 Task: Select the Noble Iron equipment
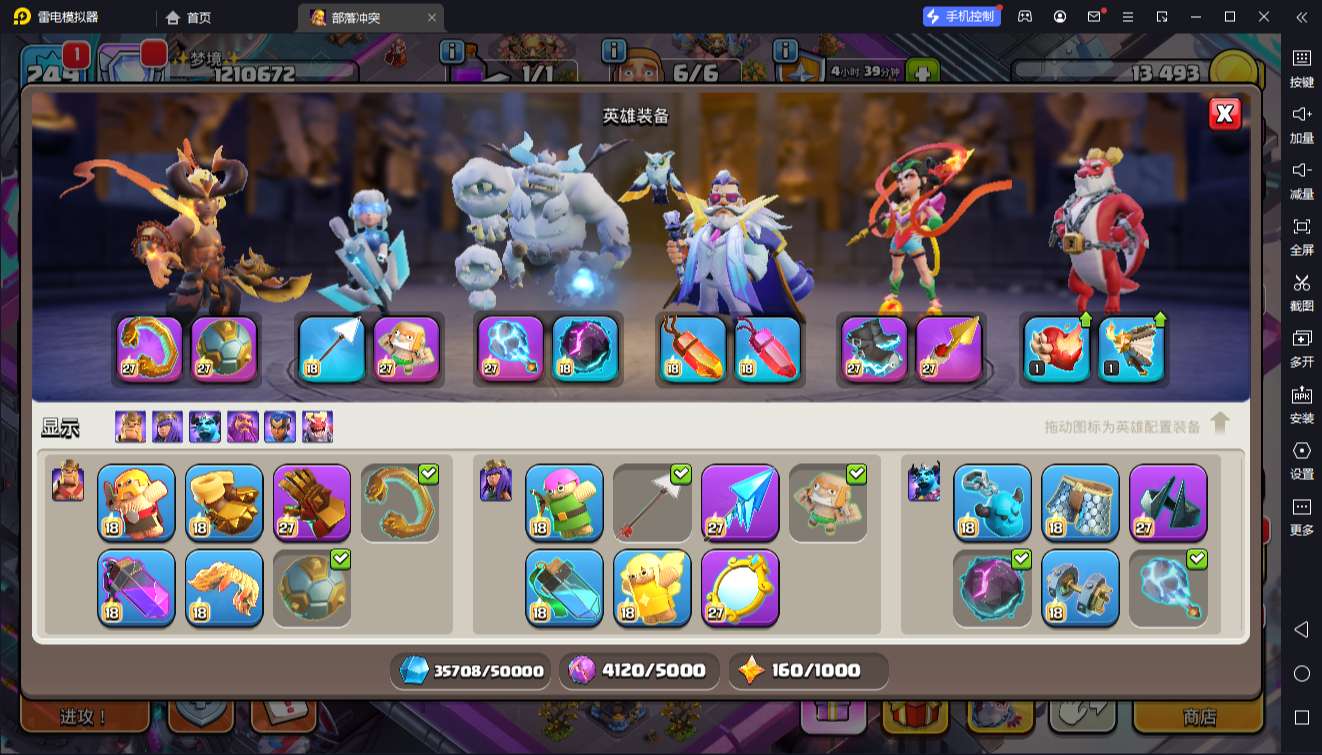[1080, 587]
